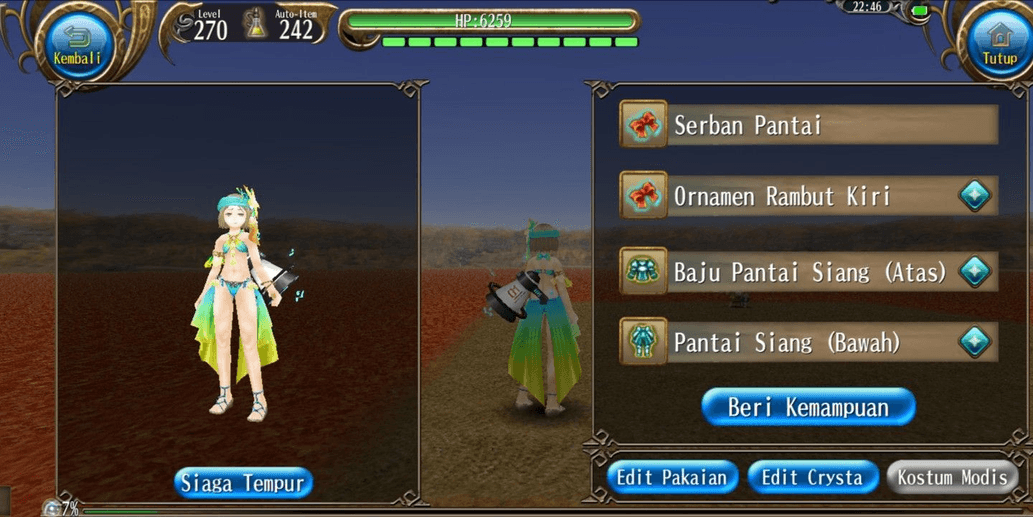
Task: Go back with the Kembali button
Action: tap(77, 44)
